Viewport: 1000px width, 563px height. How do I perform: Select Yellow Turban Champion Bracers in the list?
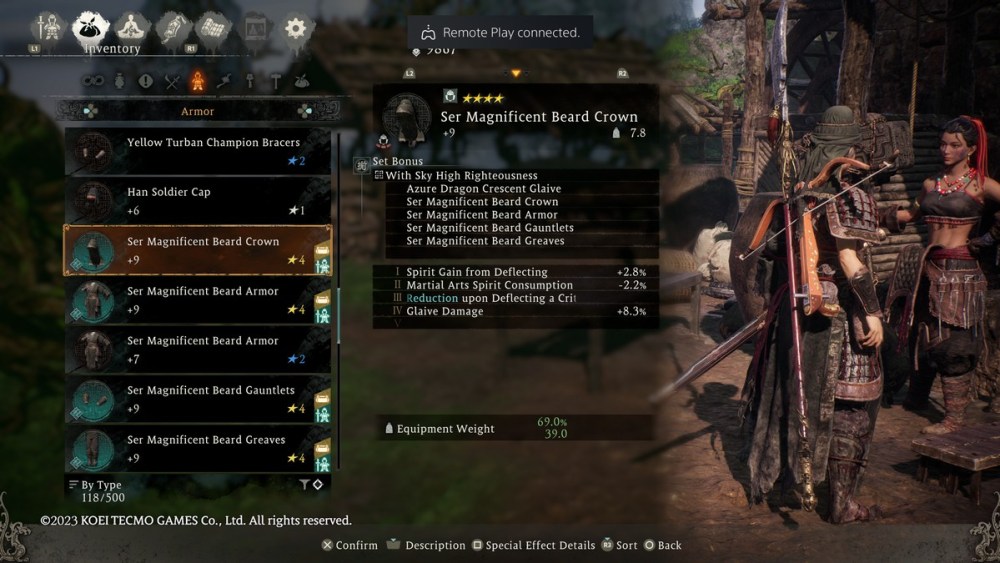point(198,151)
